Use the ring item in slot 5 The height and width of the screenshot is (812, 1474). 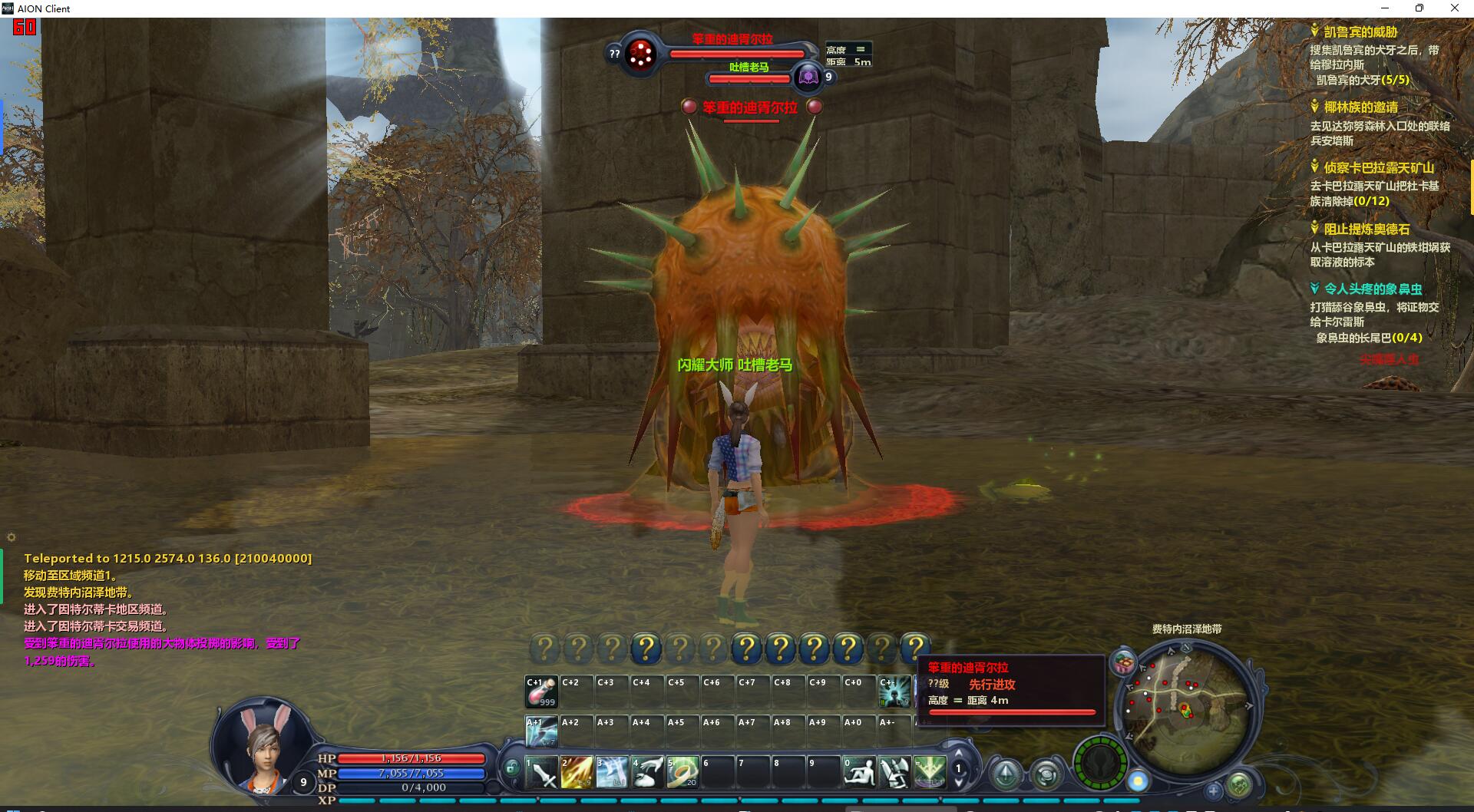pos(682,771)
